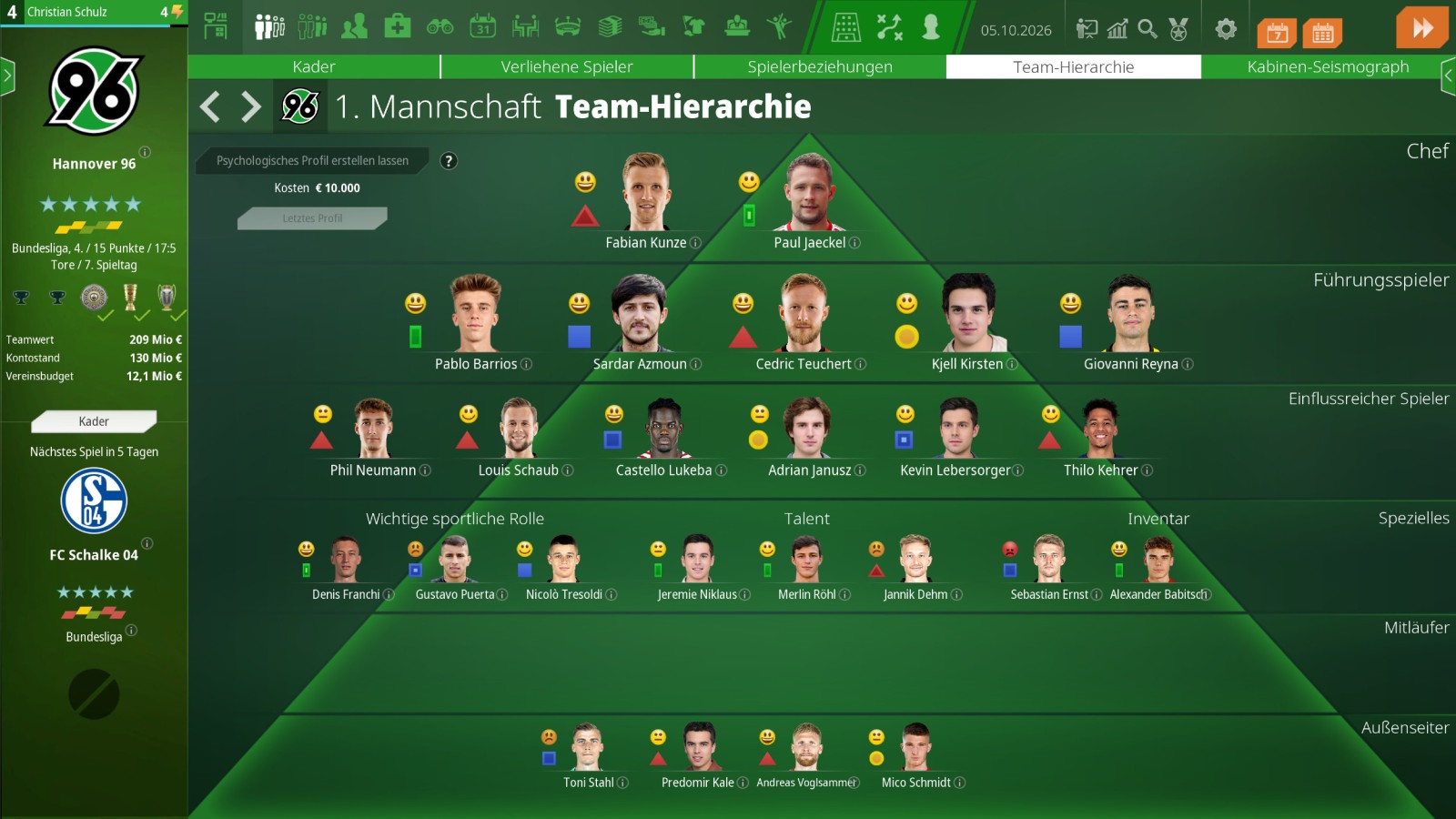This screenshot has width=1456, height=819.
Task: Open the question mark help icon
Action: click(x=449, y=161)
